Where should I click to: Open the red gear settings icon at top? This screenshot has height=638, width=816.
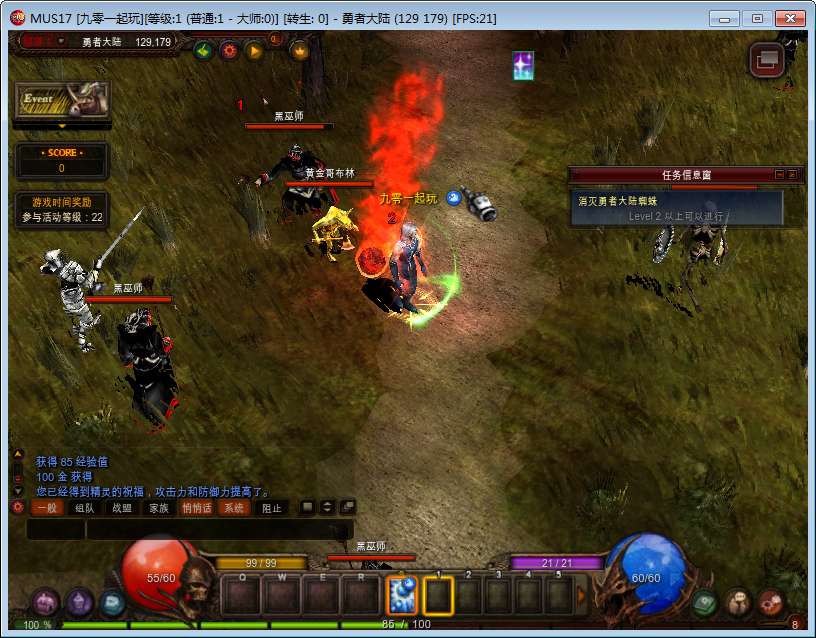(229, 50)
